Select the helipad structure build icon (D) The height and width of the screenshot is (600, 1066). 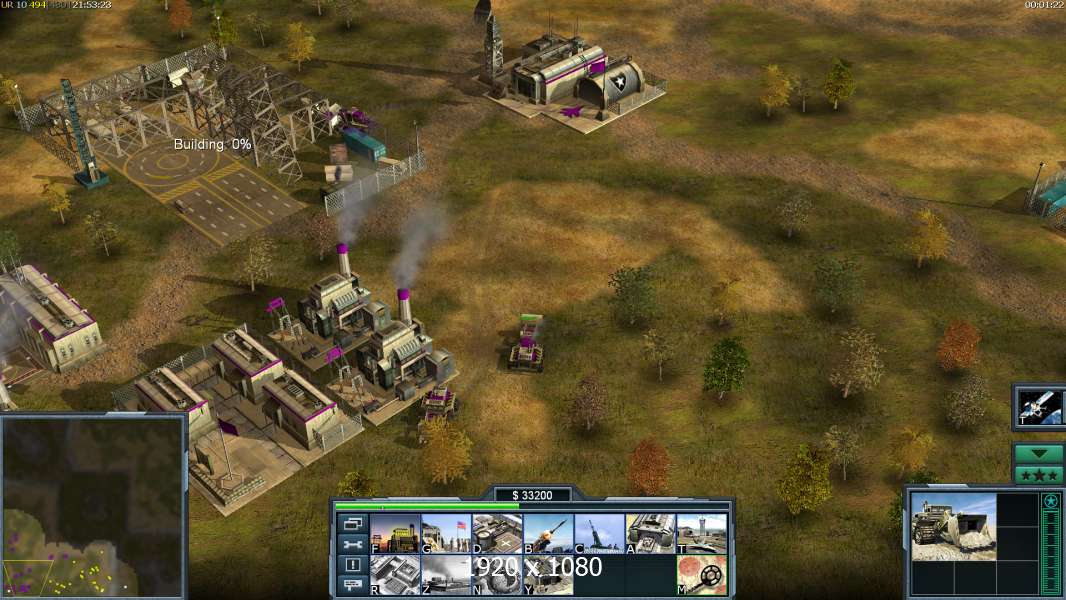click(x=497, y=534)
